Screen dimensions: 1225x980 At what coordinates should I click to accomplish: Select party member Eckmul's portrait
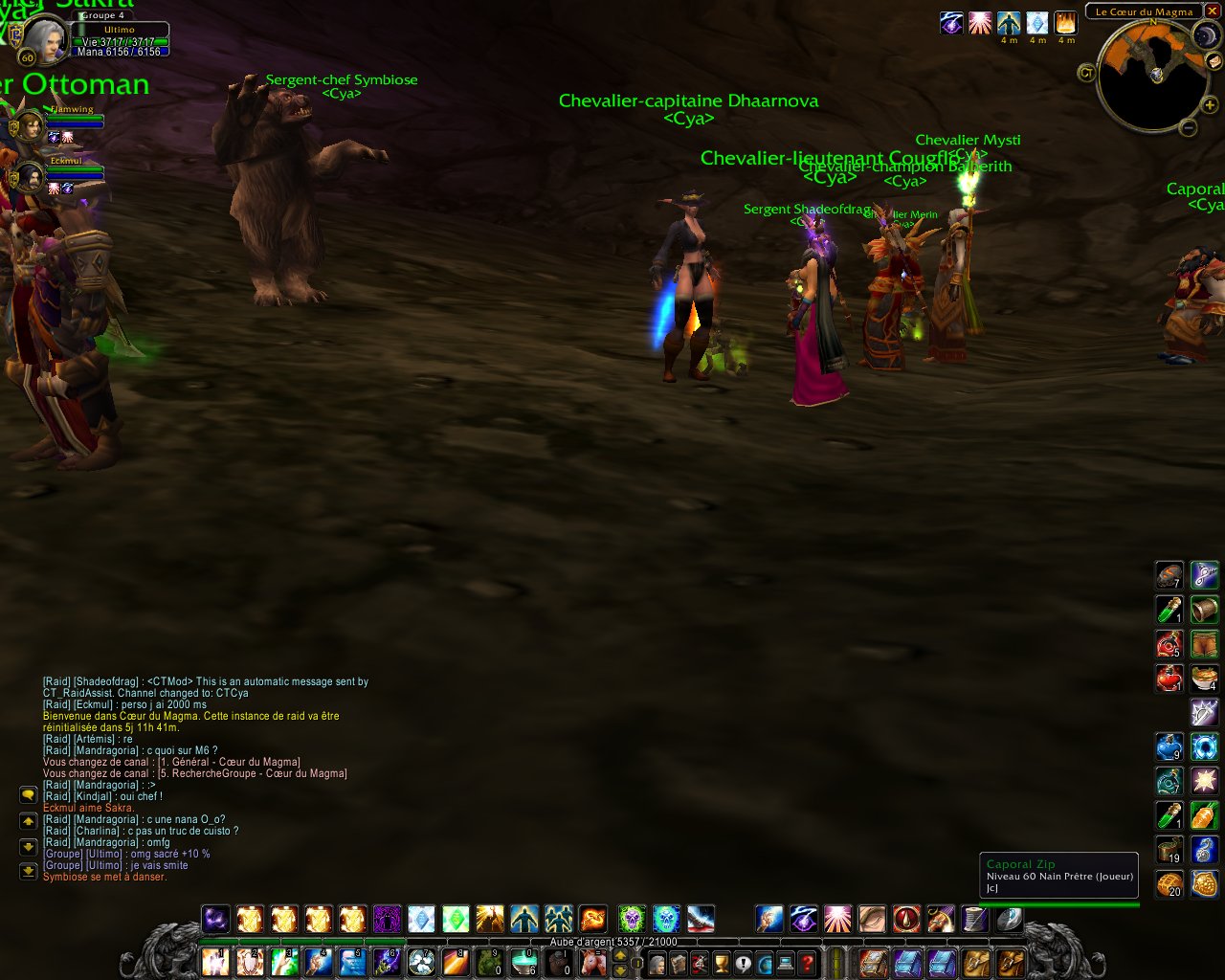point(28,177)
